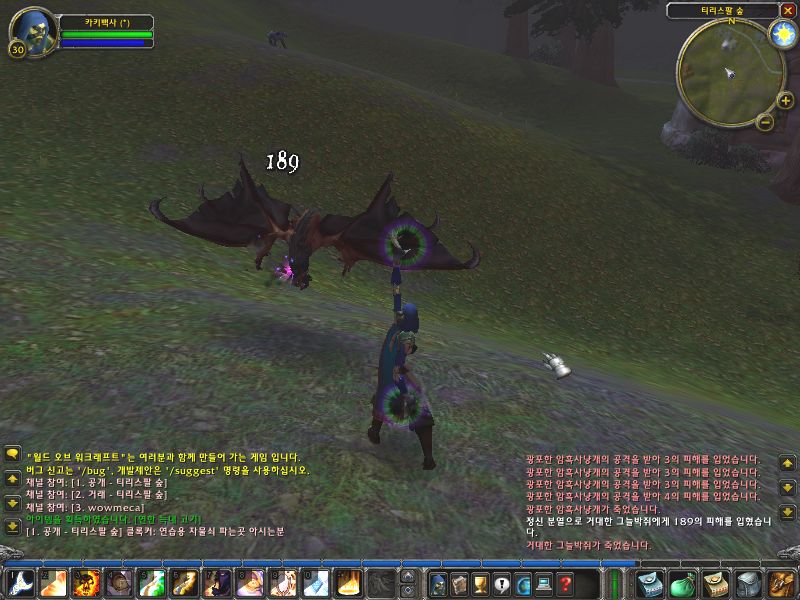This screenshot has height=600, width=800.
Task: Open the character info micro button
Action: coord(437,583)
